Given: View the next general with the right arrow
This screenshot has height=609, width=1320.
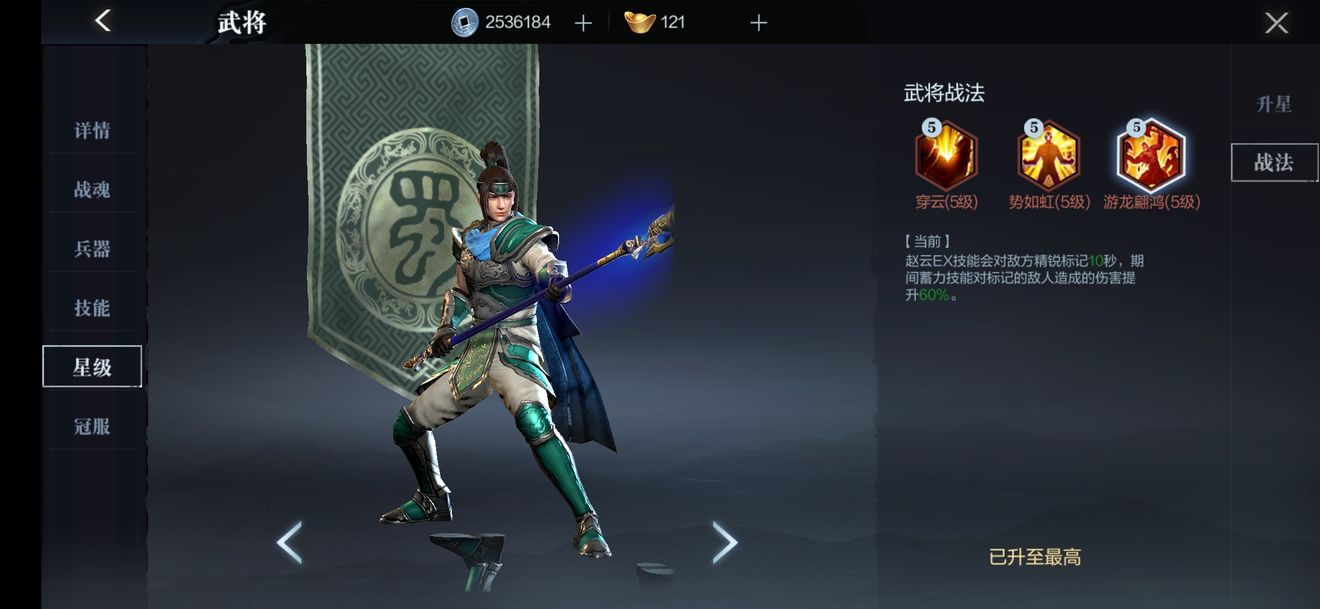Looking at the screenshot, I should (725, 543).
